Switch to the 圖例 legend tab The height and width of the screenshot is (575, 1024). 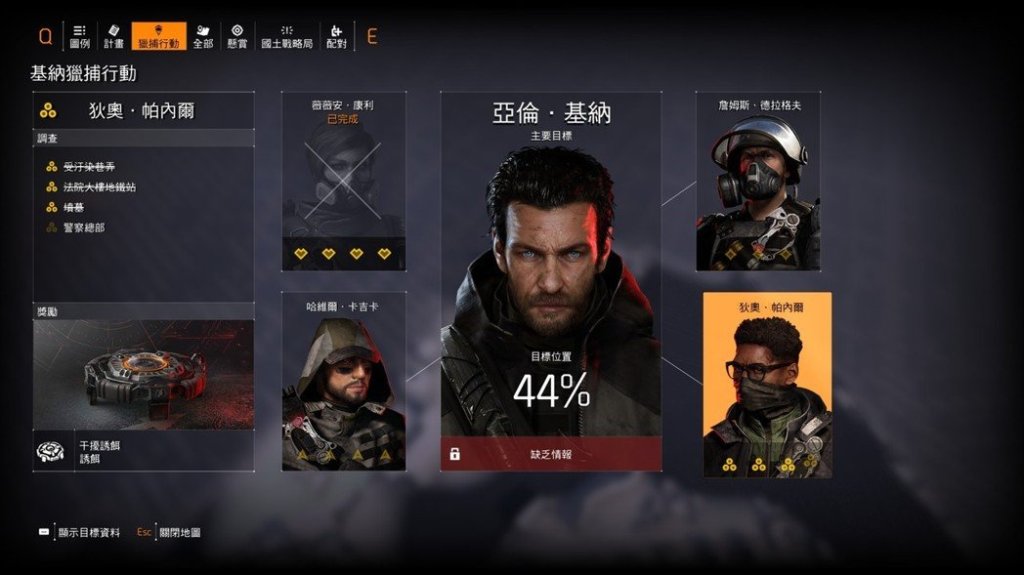pyautogui.click(x=80, y=37)
